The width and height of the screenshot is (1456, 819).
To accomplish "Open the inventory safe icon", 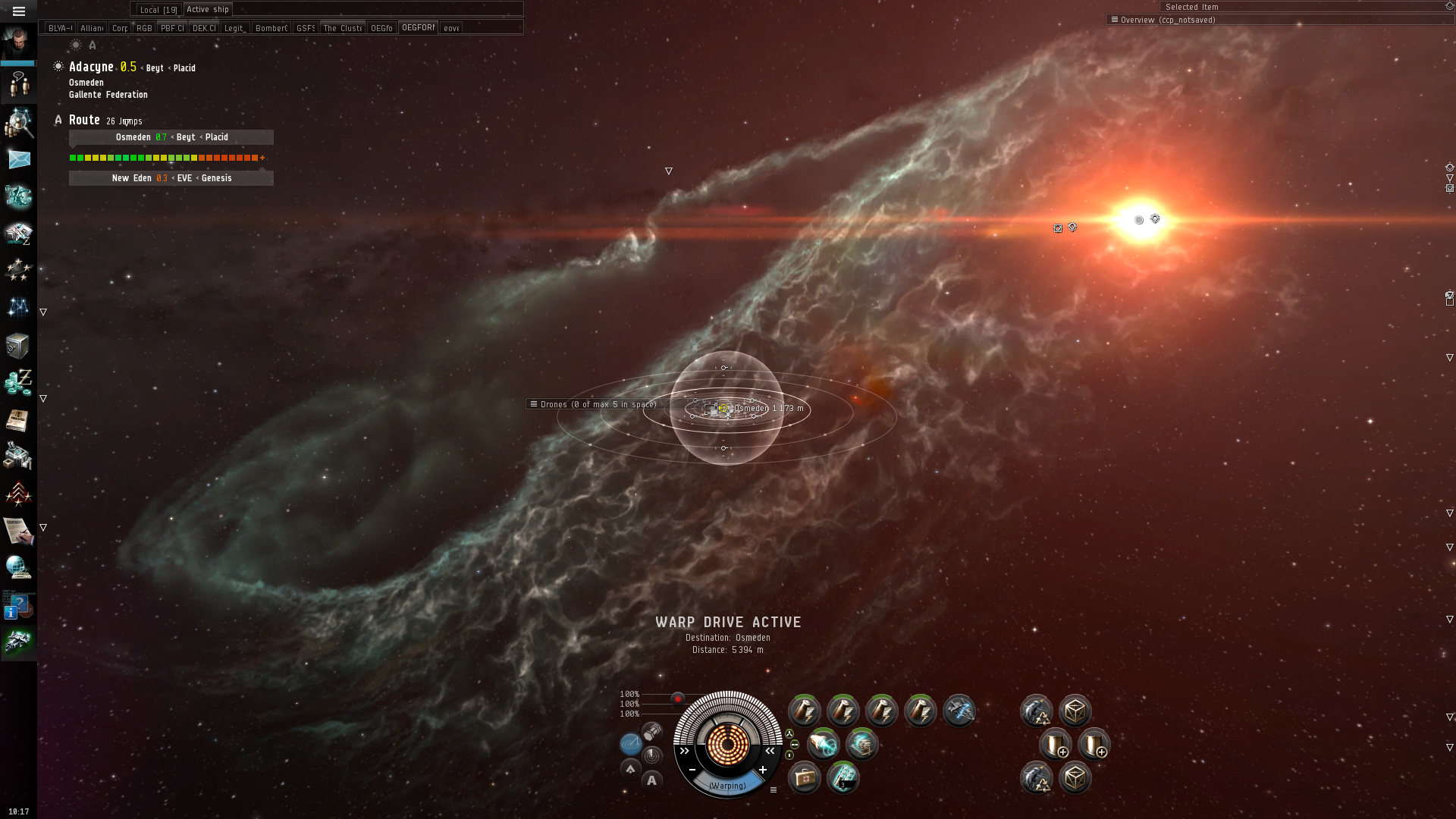I will [18, 346].
